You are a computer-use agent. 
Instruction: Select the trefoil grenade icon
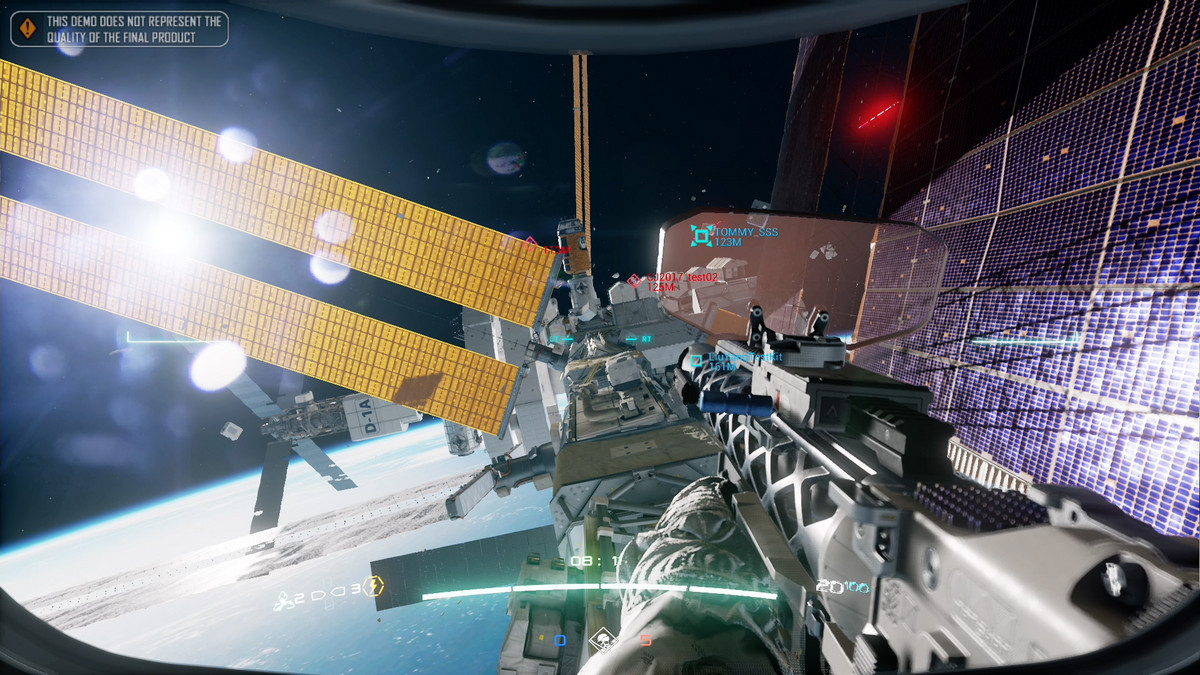[283, 601]
